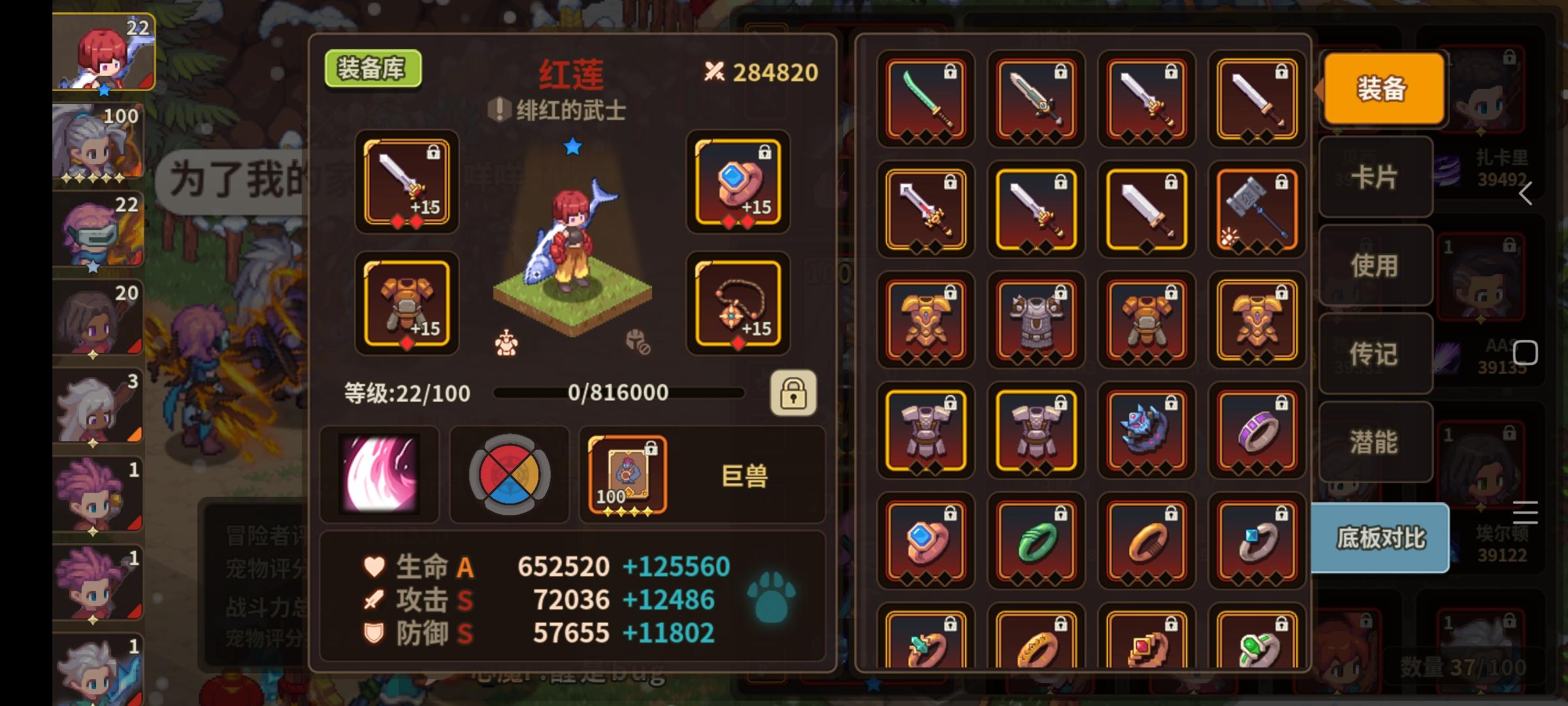Click the 传记 button

tap(1375, 354)
